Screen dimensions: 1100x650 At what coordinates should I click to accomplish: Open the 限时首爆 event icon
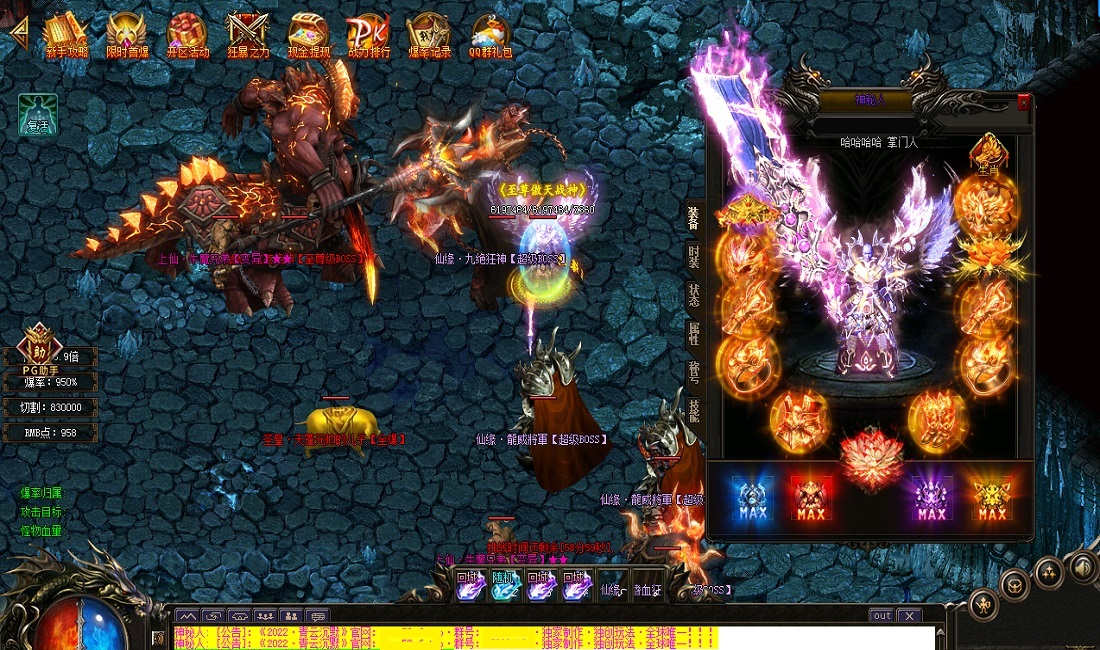coord(127,35)
